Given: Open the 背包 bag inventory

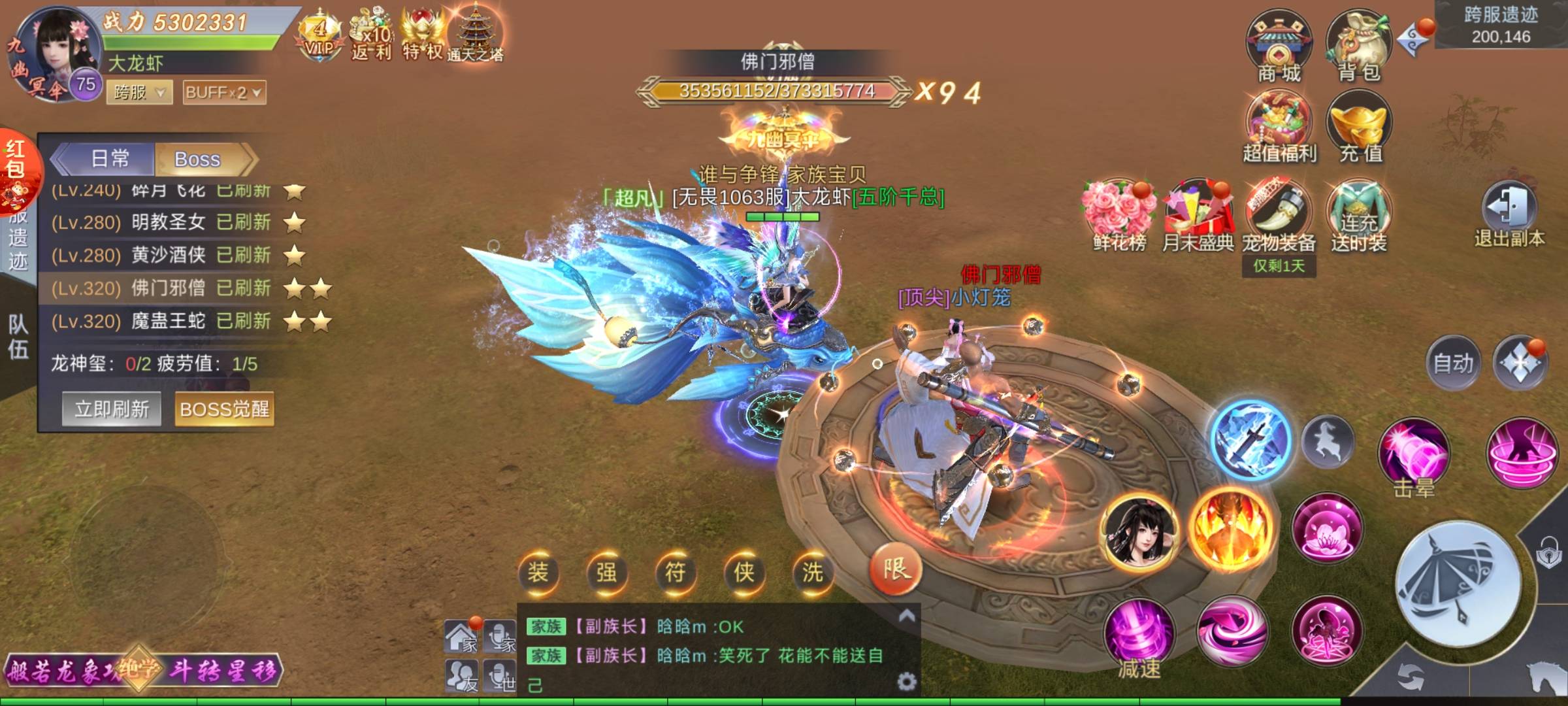Looking at the screenshot, I should pos(1358,47).
